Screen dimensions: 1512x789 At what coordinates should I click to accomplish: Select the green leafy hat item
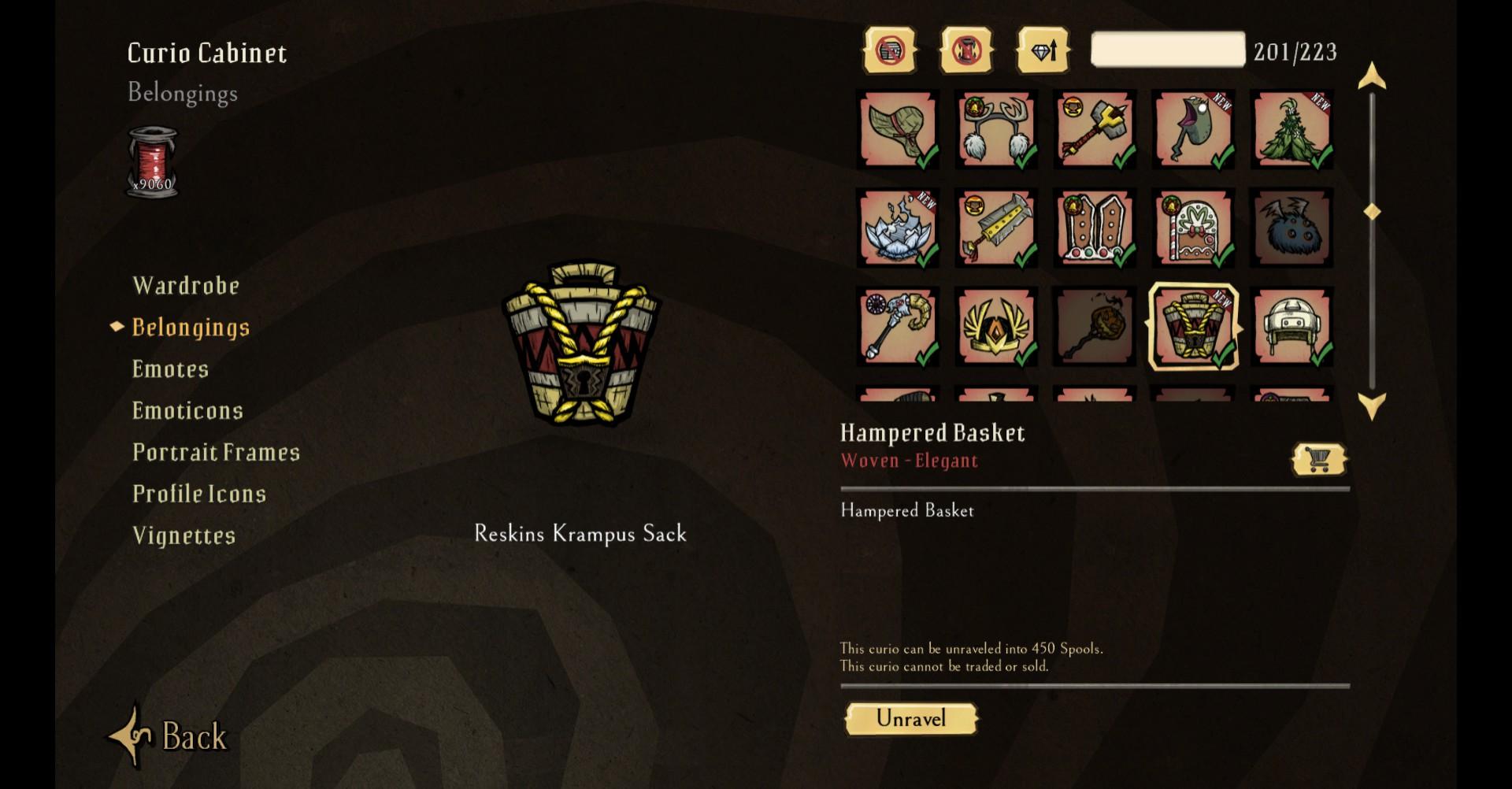click(x=898, y=129)
